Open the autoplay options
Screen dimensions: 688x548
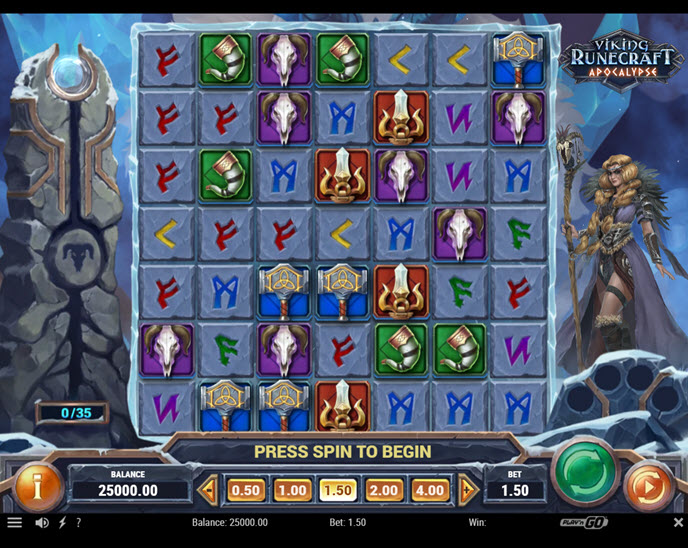point(647,489)
